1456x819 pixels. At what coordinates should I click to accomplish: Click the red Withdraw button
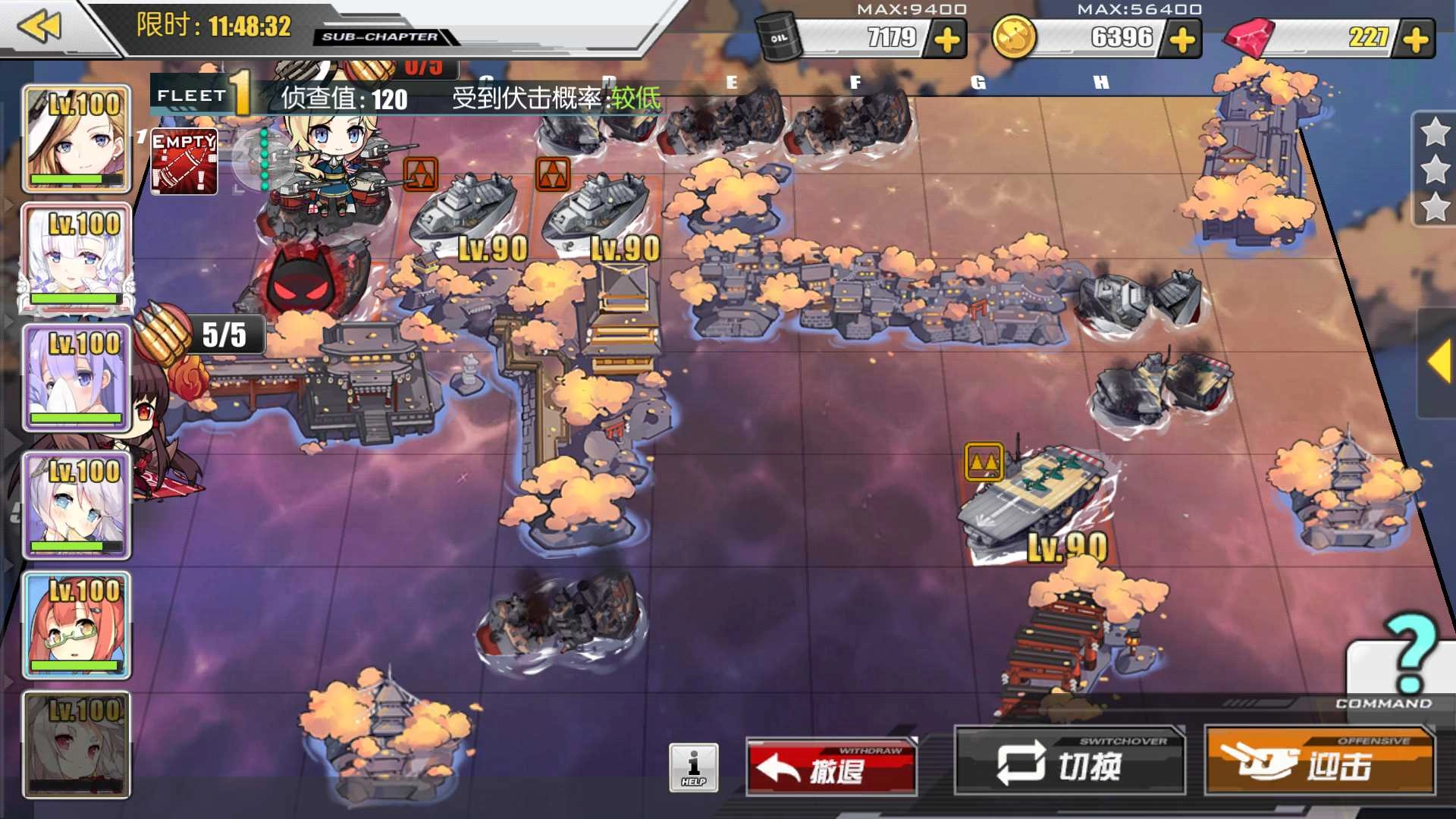pos(831,767)
